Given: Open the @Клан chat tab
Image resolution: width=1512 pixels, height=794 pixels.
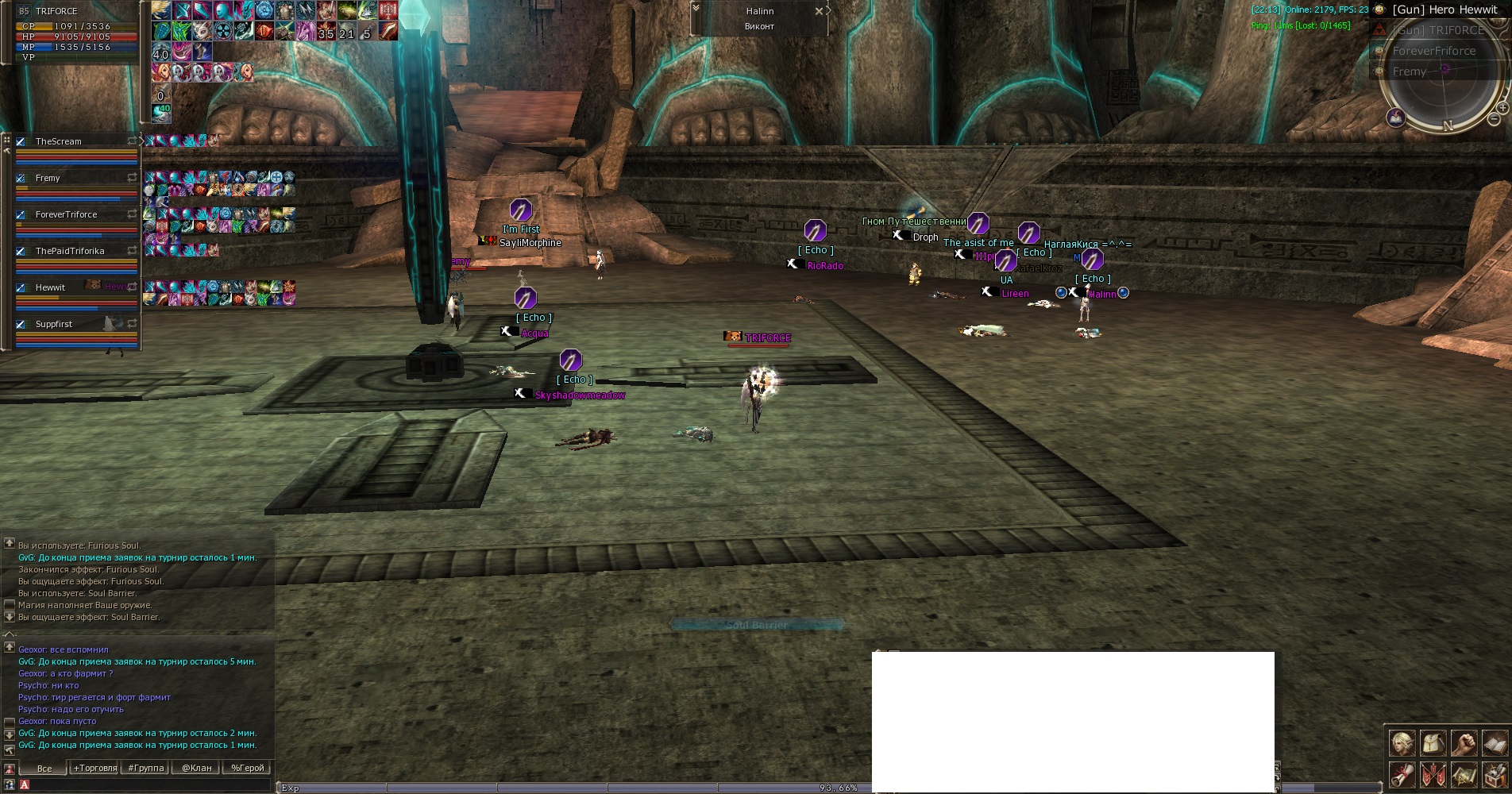Looking at the screenshot, I should (x=197, y=769).
